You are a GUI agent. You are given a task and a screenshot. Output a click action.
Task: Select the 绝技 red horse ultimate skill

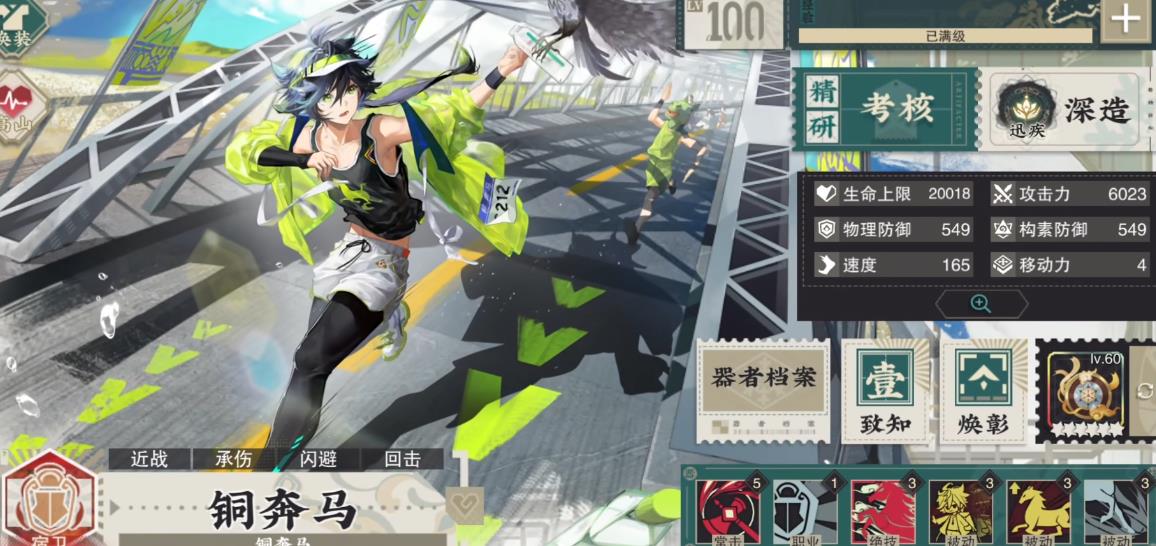click(x=882, y=512)
